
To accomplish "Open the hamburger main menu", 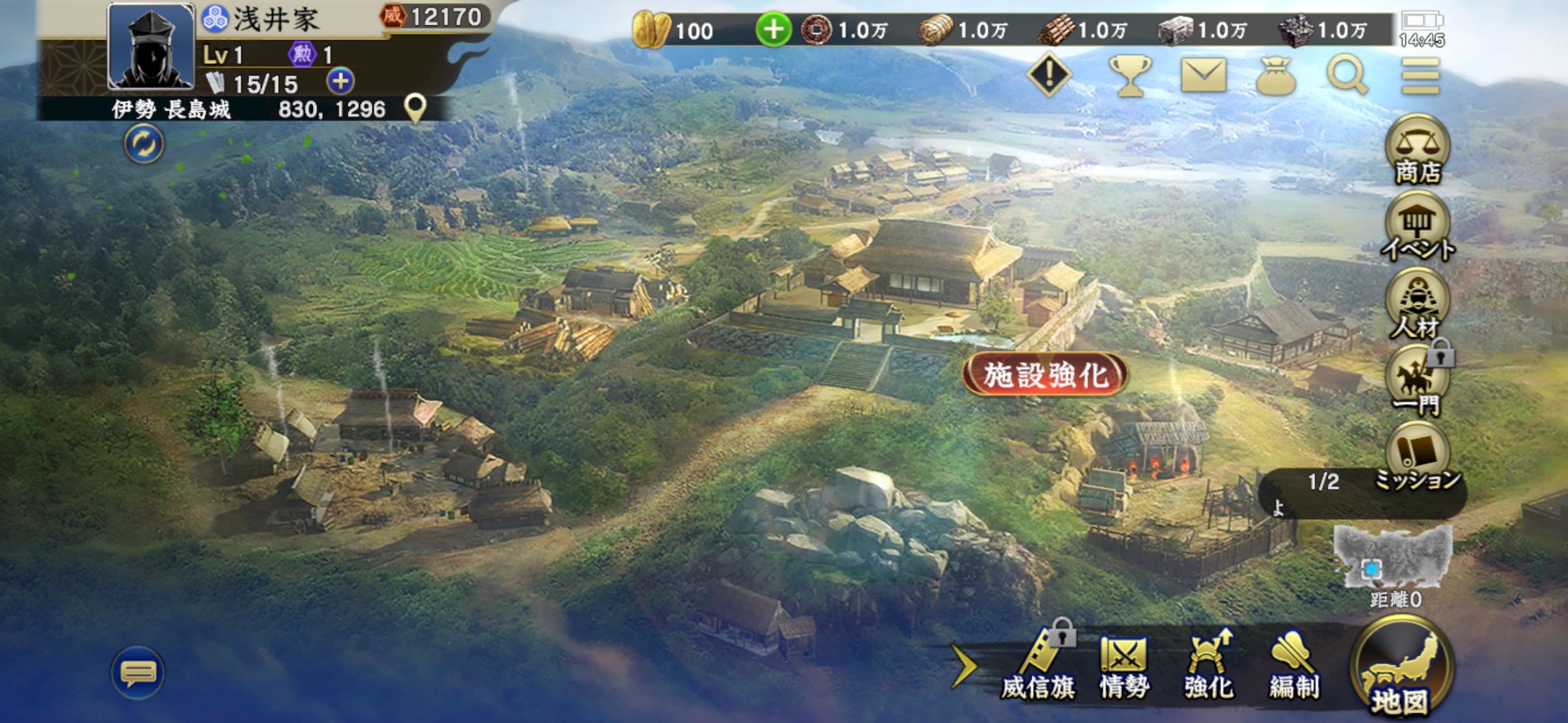I will [1420, 77].
